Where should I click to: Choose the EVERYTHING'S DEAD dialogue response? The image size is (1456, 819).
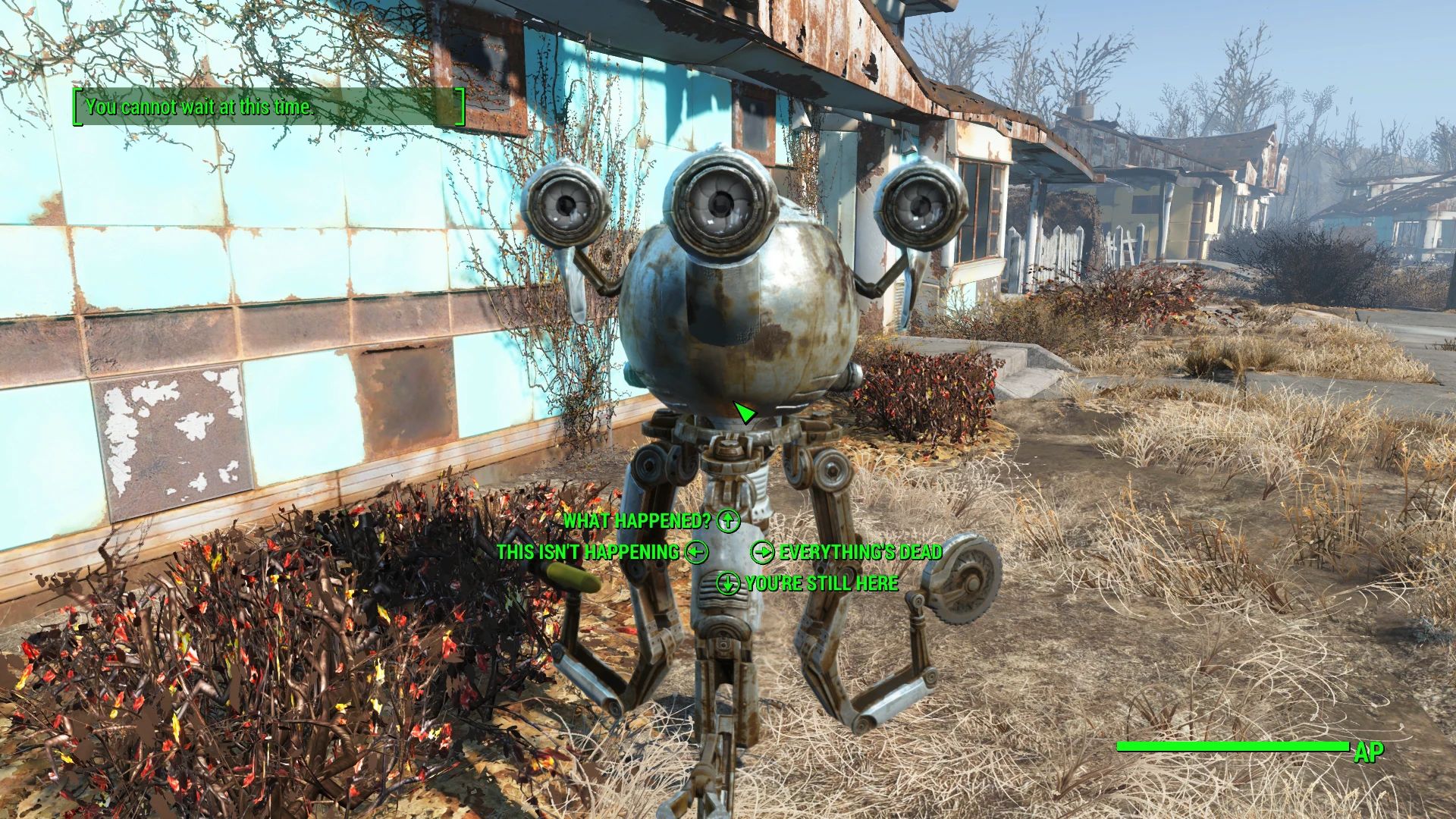[861, 553]
